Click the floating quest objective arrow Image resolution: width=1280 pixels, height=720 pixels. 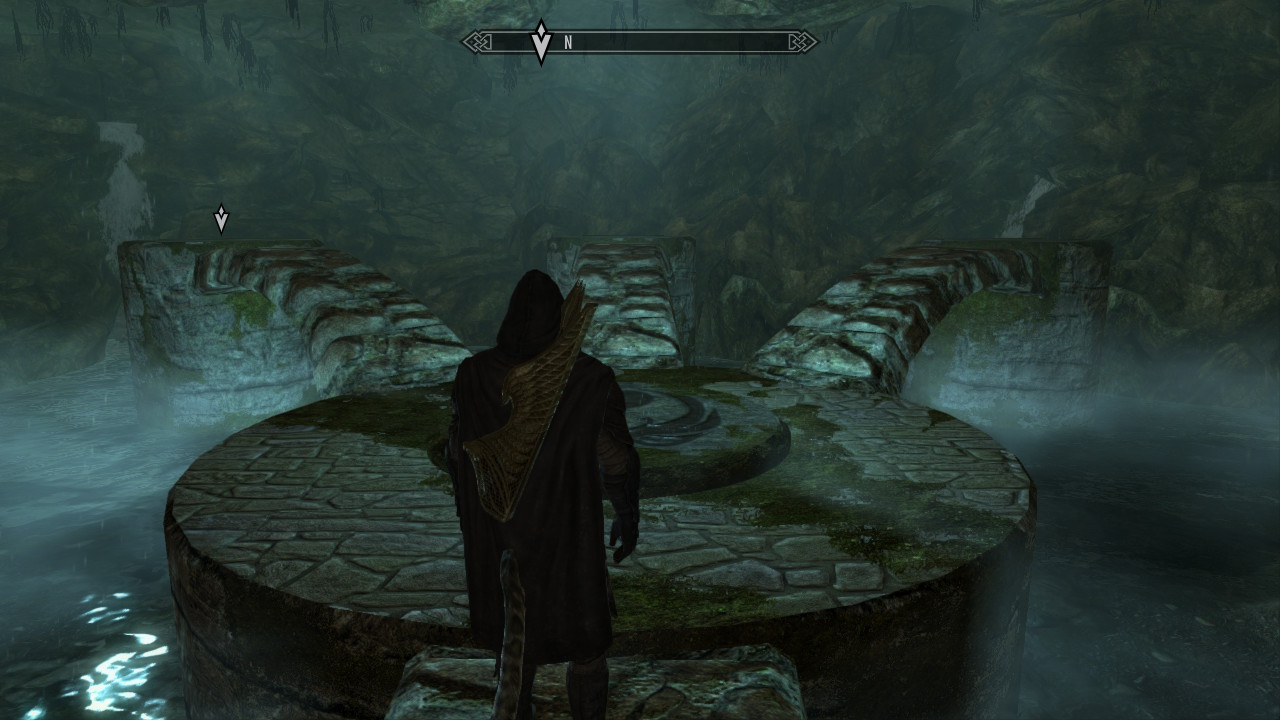pyautogui.click(x=221, y=219)
